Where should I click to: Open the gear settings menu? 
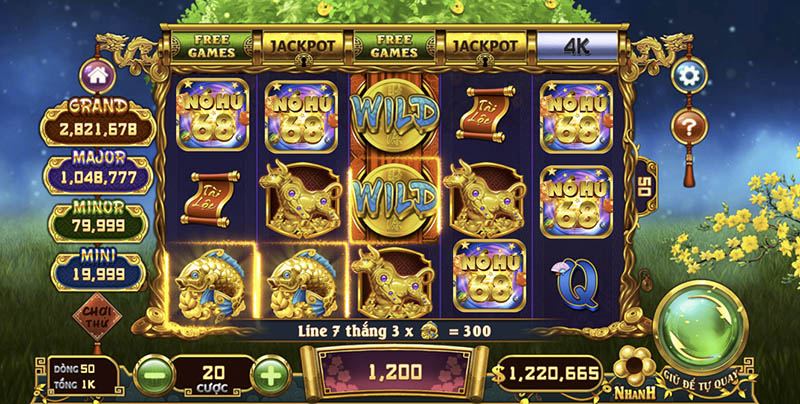(x=686, y=75)
